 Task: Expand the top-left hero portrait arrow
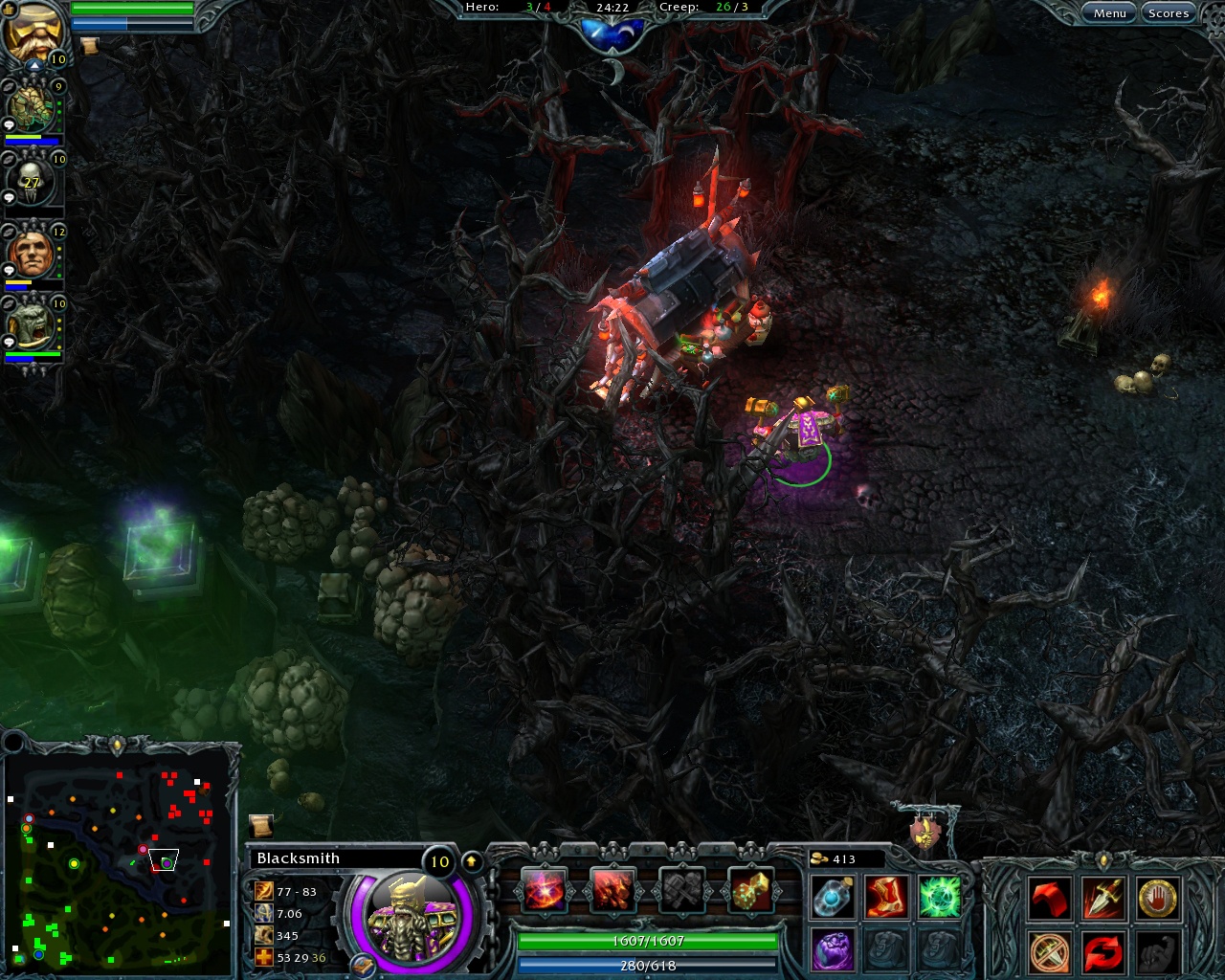click(x=33, y=64)
